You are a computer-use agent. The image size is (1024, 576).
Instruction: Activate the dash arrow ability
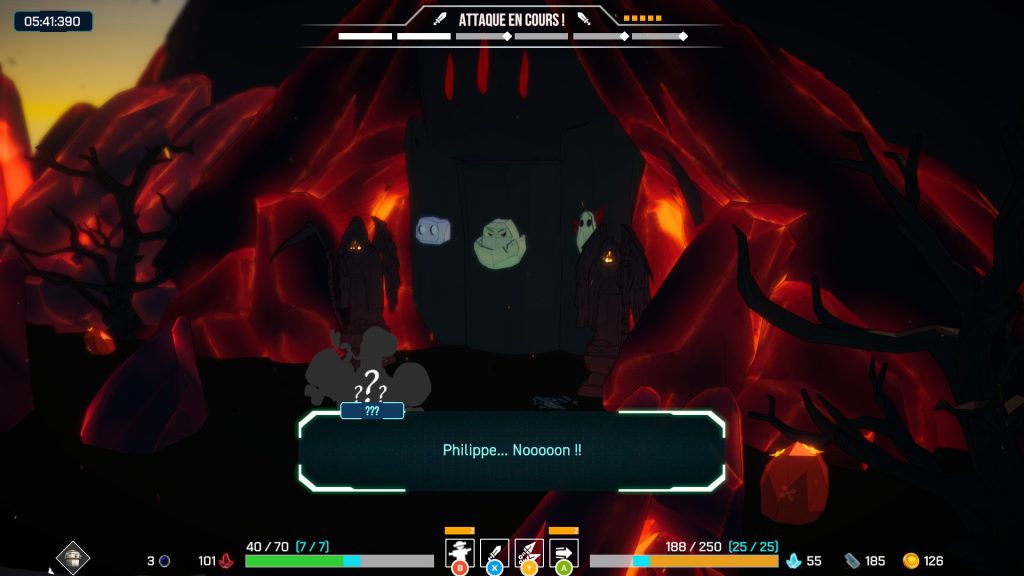[x=564, y=552]
